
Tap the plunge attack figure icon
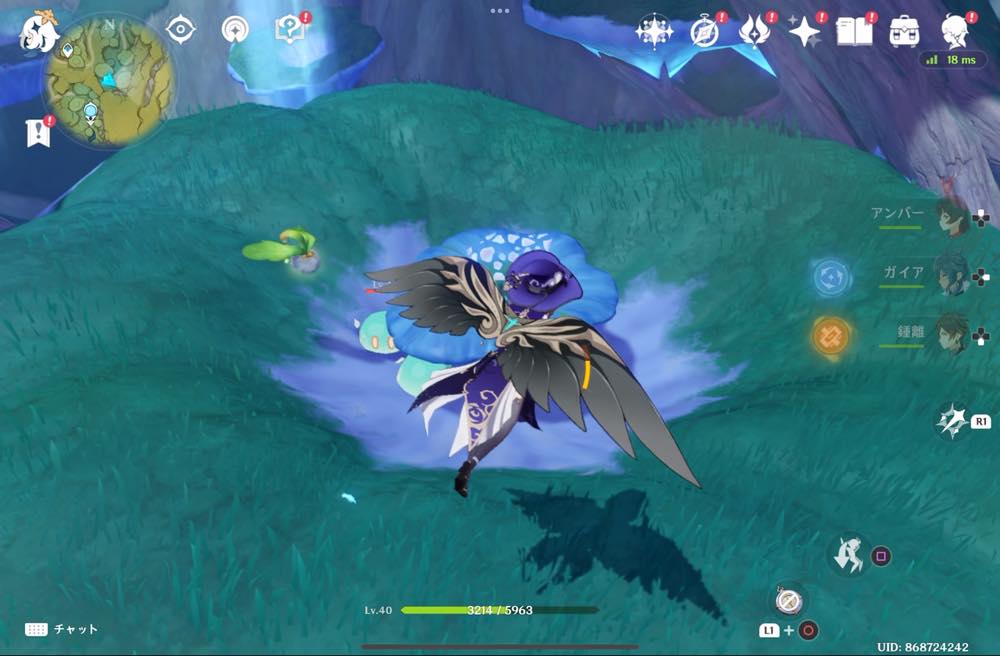pos(851,554)
